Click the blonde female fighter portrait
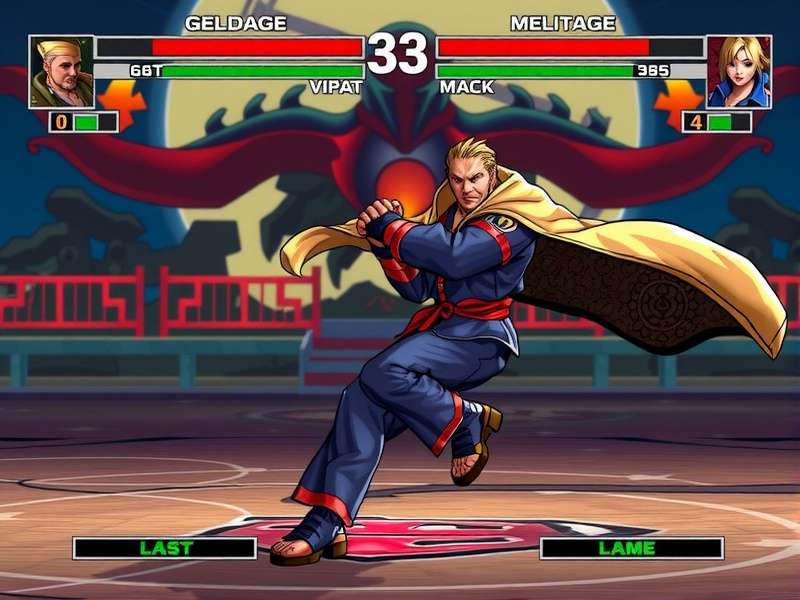The height and width of the screenshot is (600, 800). pos(739,72)
